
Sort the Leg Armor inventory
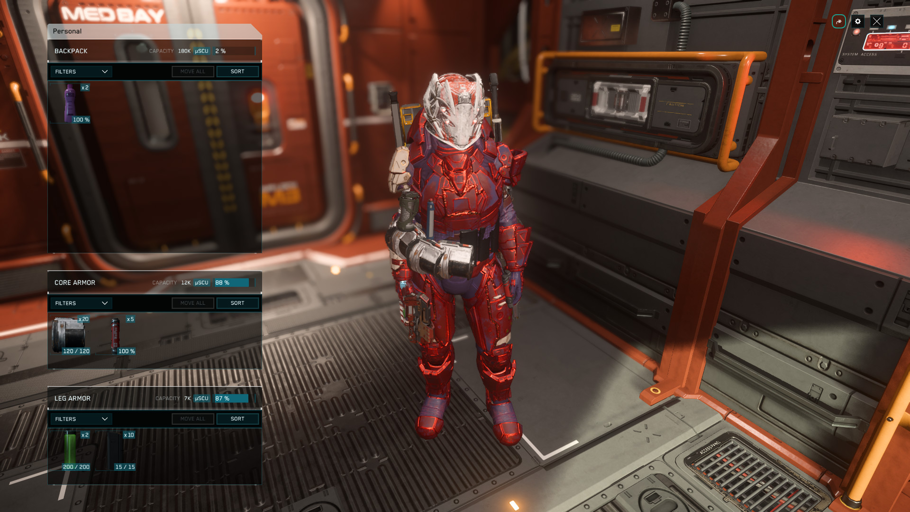coord(237,419)
